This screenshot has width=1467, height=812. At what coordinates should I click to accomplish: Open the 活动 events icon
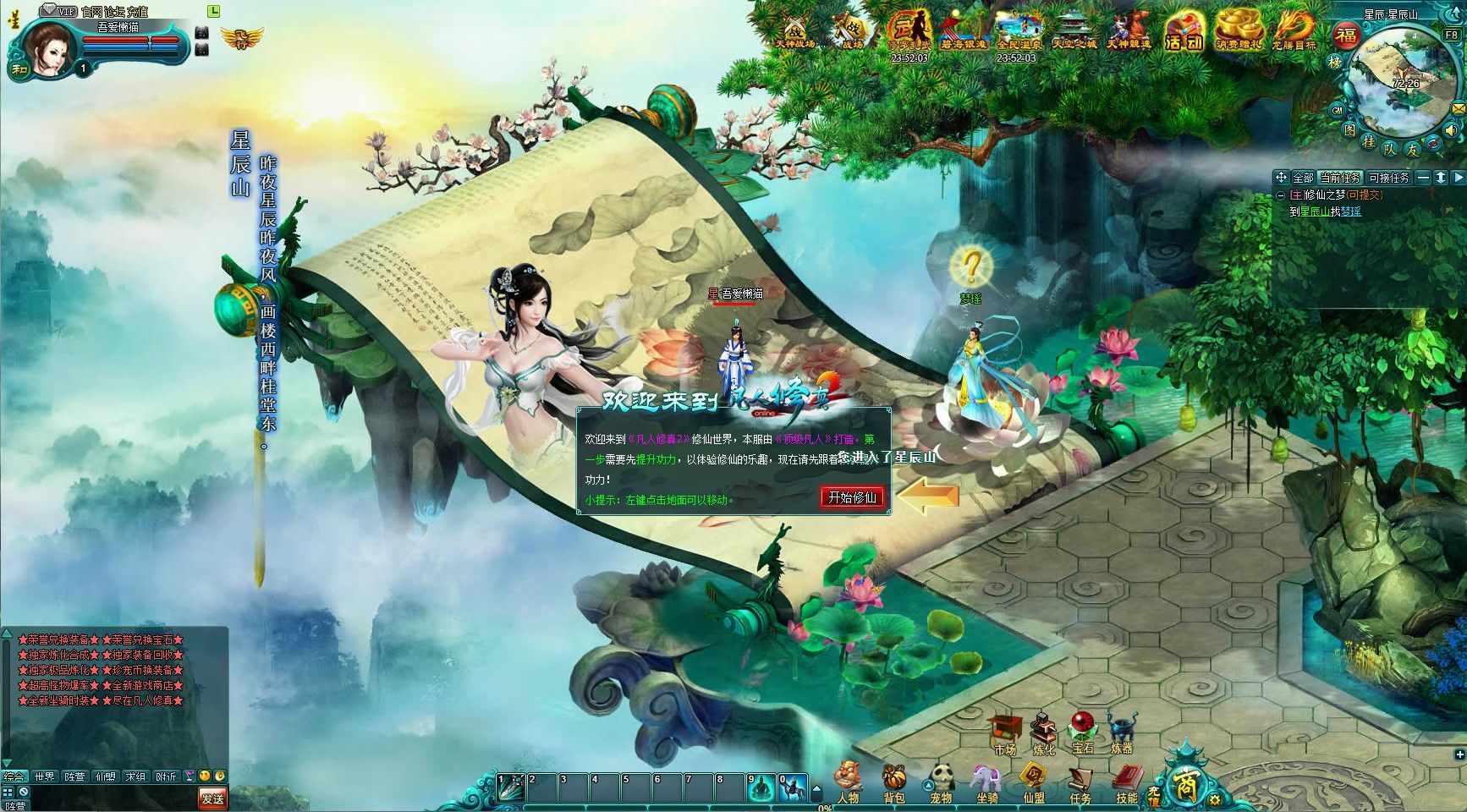[x=1184, y=32]
